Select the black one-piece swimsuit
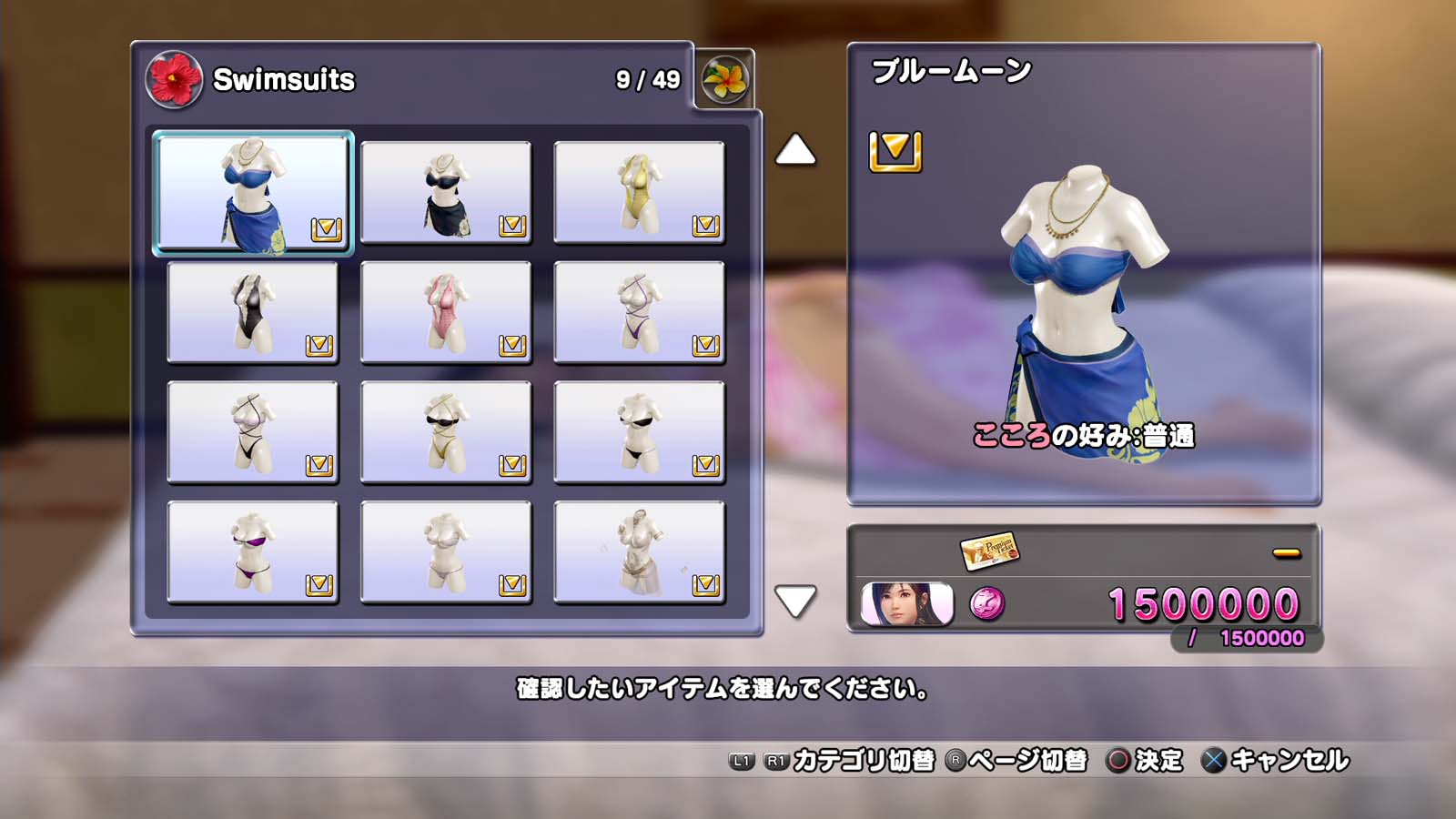 (x=253, y=312)
